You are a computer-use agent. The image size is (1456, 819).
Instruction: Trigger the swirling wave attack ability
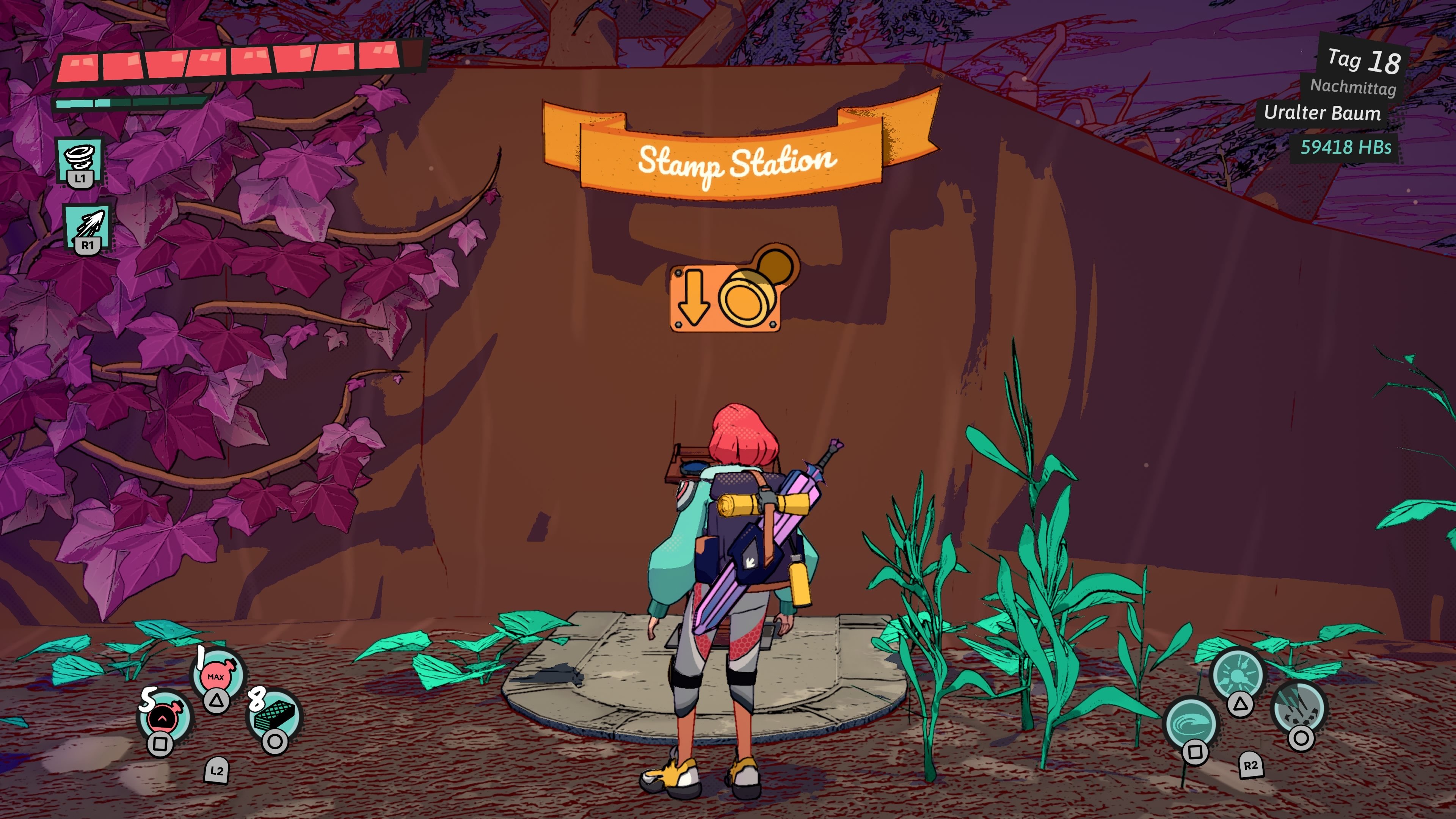(x=1191, y=724)
